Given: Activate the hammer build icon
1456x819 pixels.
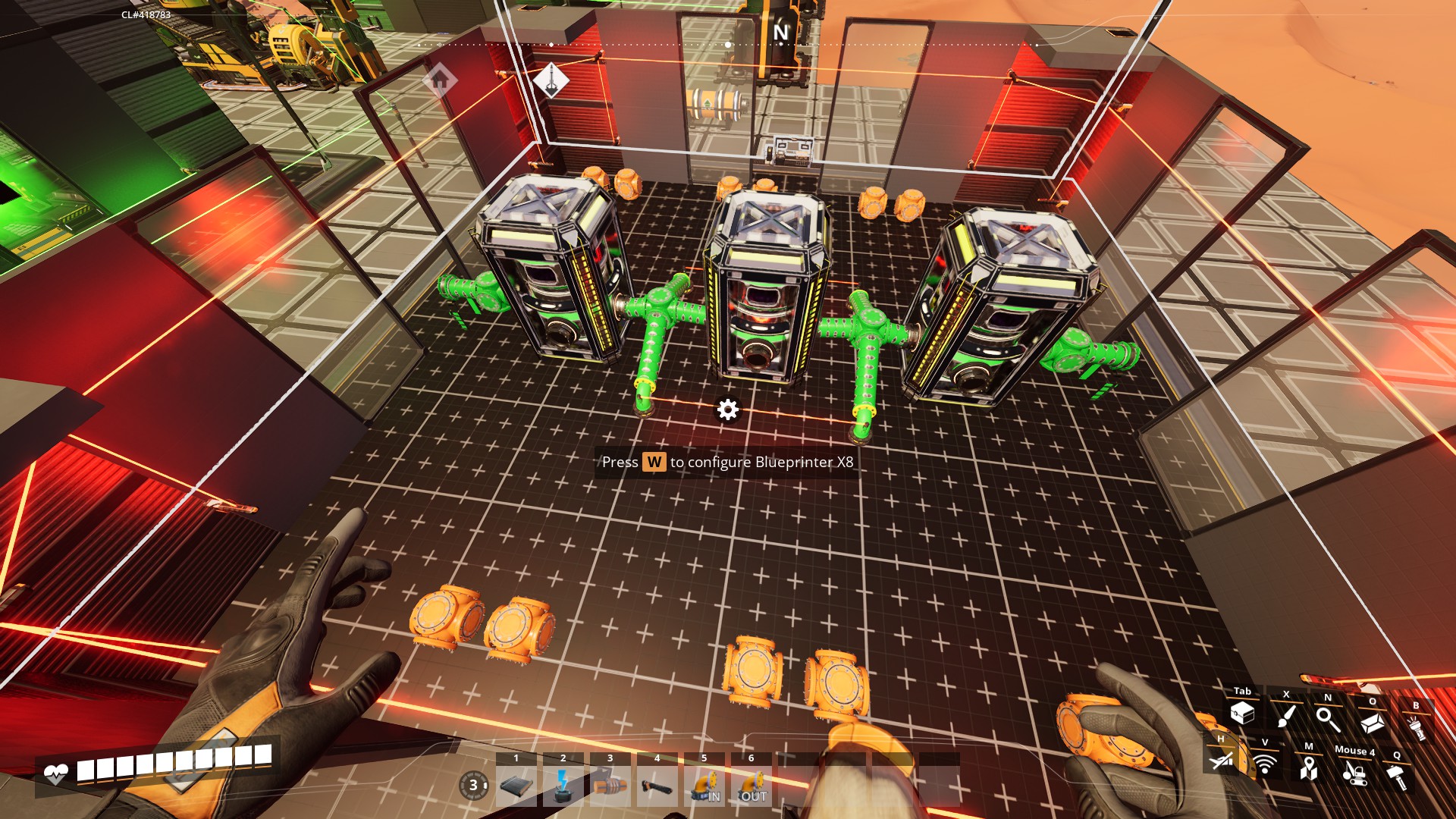Looking at the screenshot, I should click(x=1396, y=777).
